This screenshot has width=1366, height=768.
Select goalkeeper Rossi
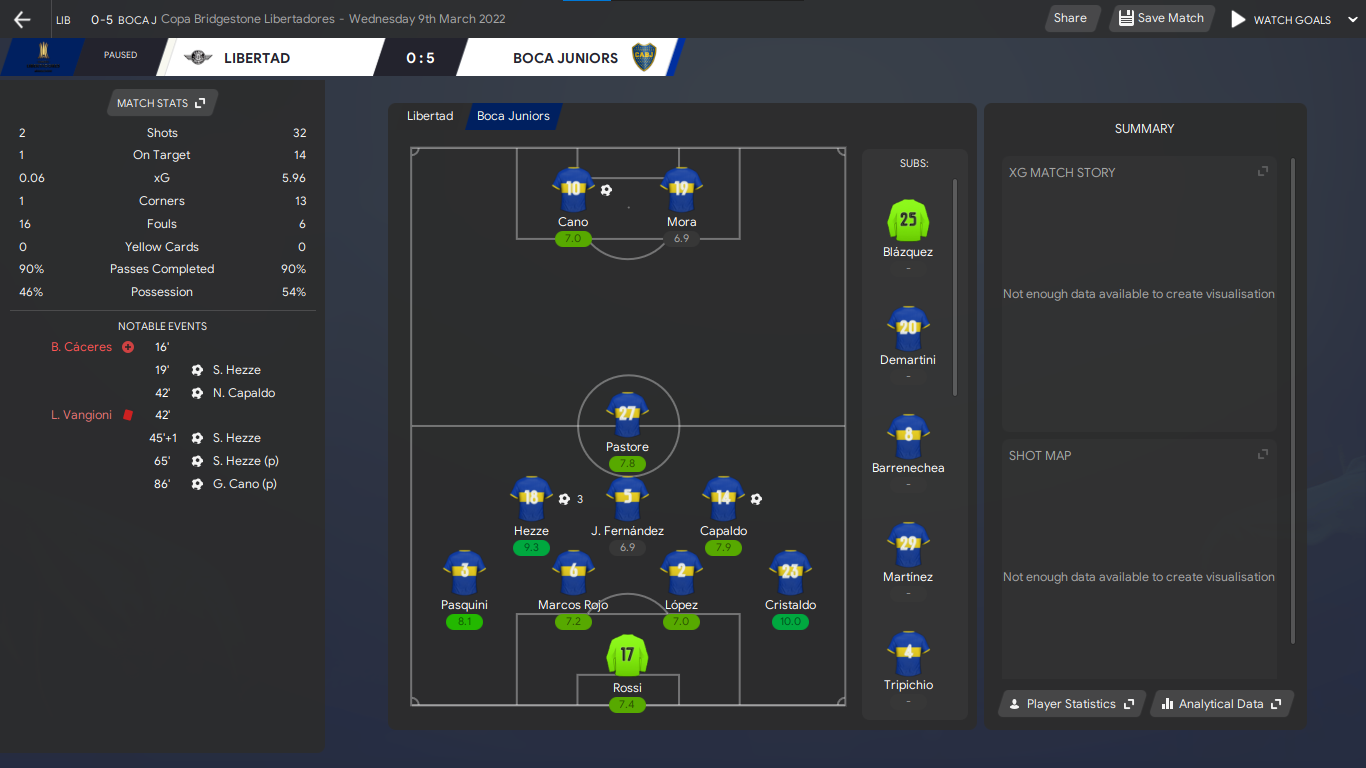tap(627, 656)
